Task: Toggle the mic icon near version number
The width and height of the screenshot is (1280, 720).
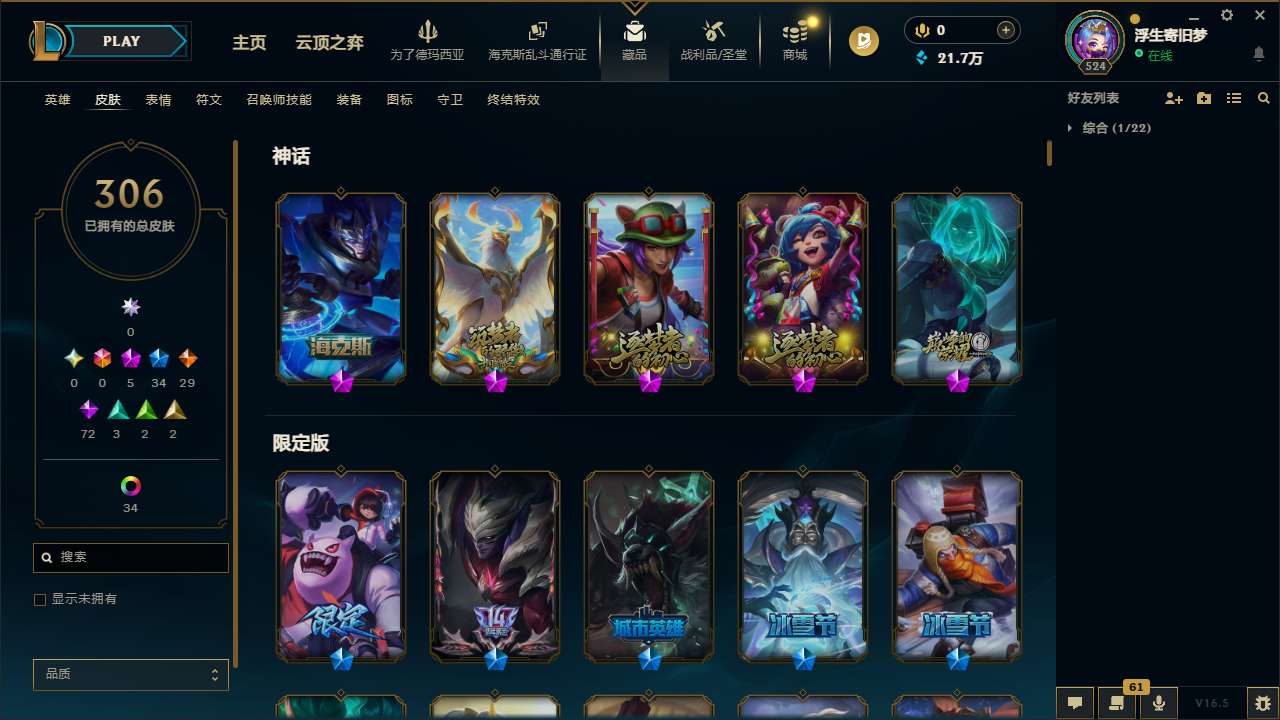Action: click(1158, 703)
